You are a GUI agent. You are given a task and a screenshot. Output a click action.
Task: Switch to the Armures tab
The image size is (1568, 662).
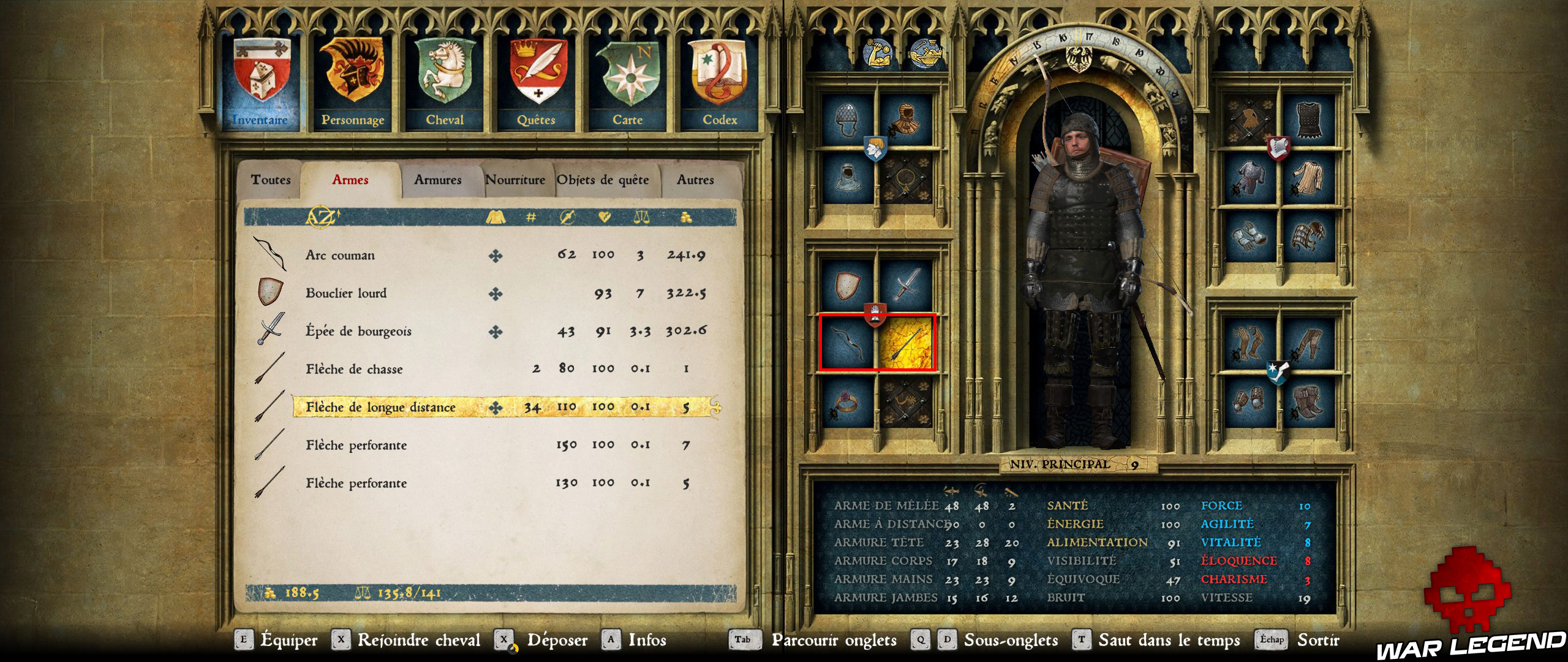point(437,180)
